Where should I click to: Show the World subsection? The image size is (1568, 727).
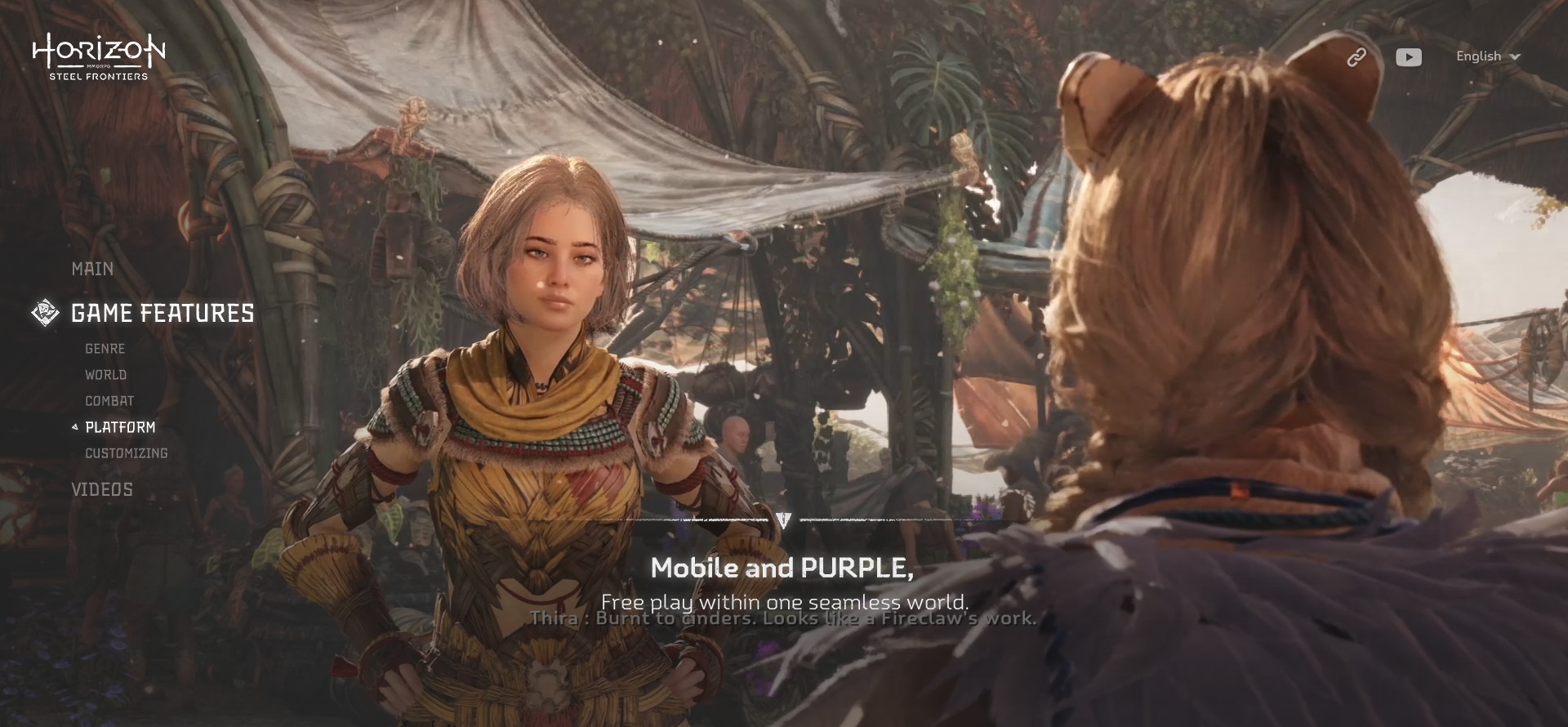[106, 375]
